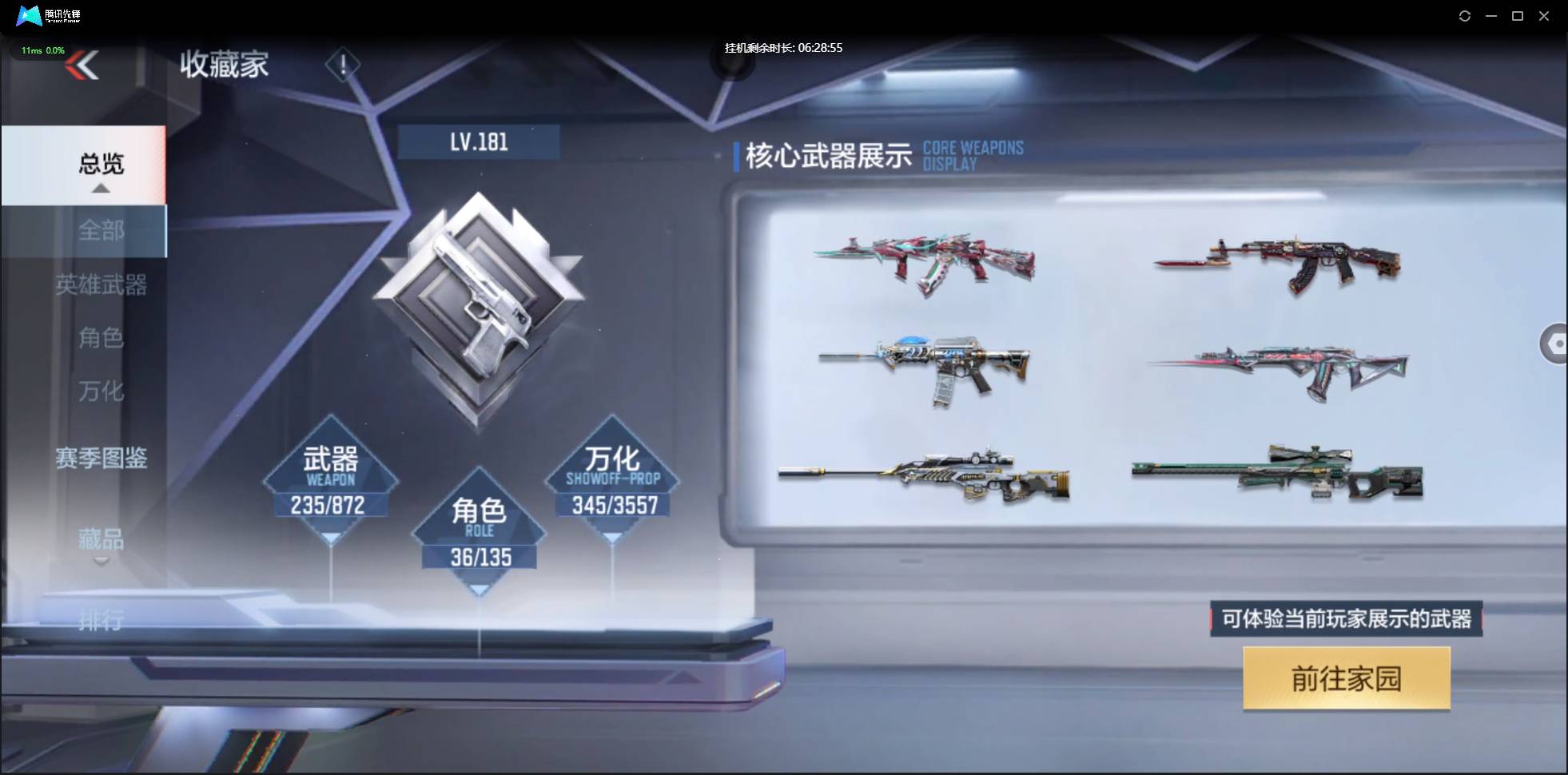Toggle the 英雄武器 category filter
Image resolution: width=1568 pixels, height=775 pixels.
click(x=102, y=285)
